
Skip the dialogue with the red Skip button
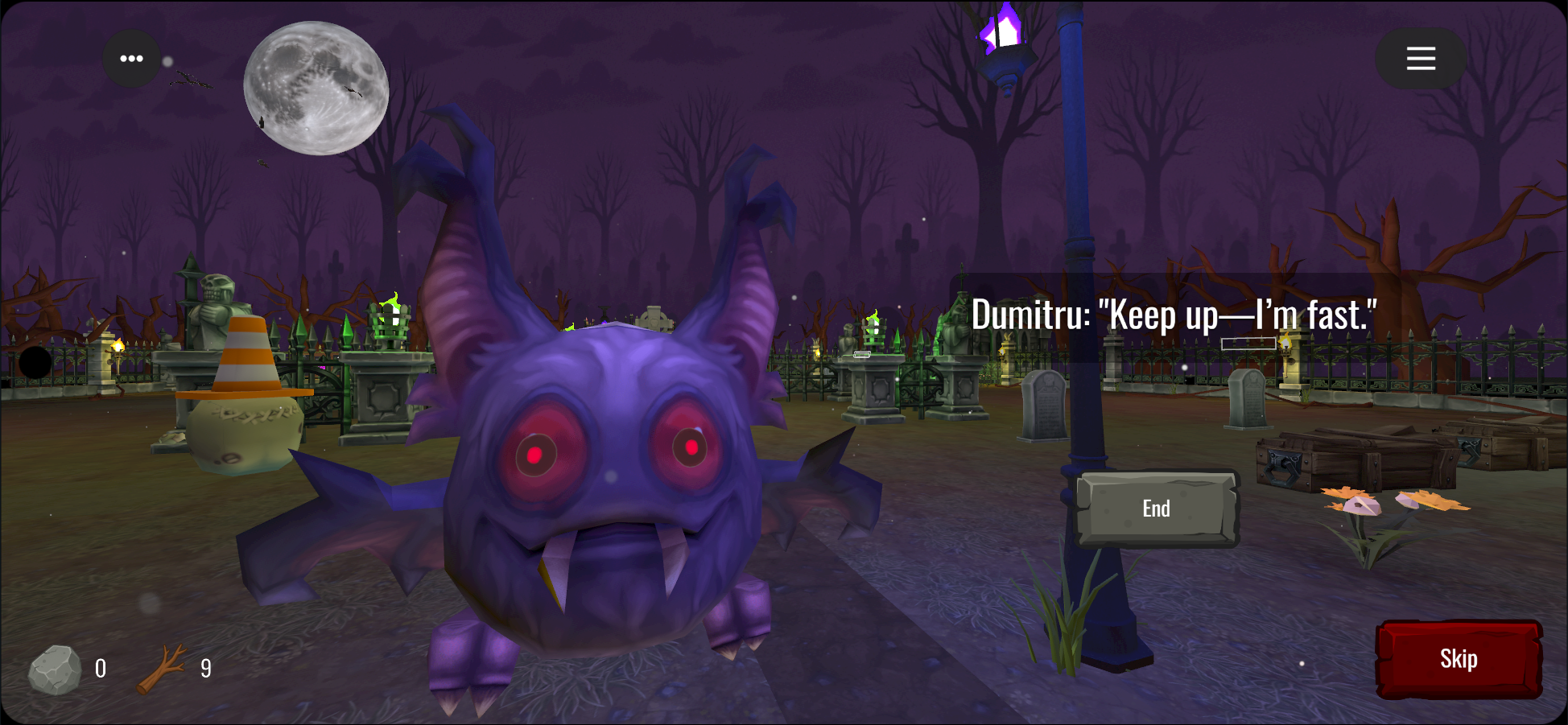1459,659
